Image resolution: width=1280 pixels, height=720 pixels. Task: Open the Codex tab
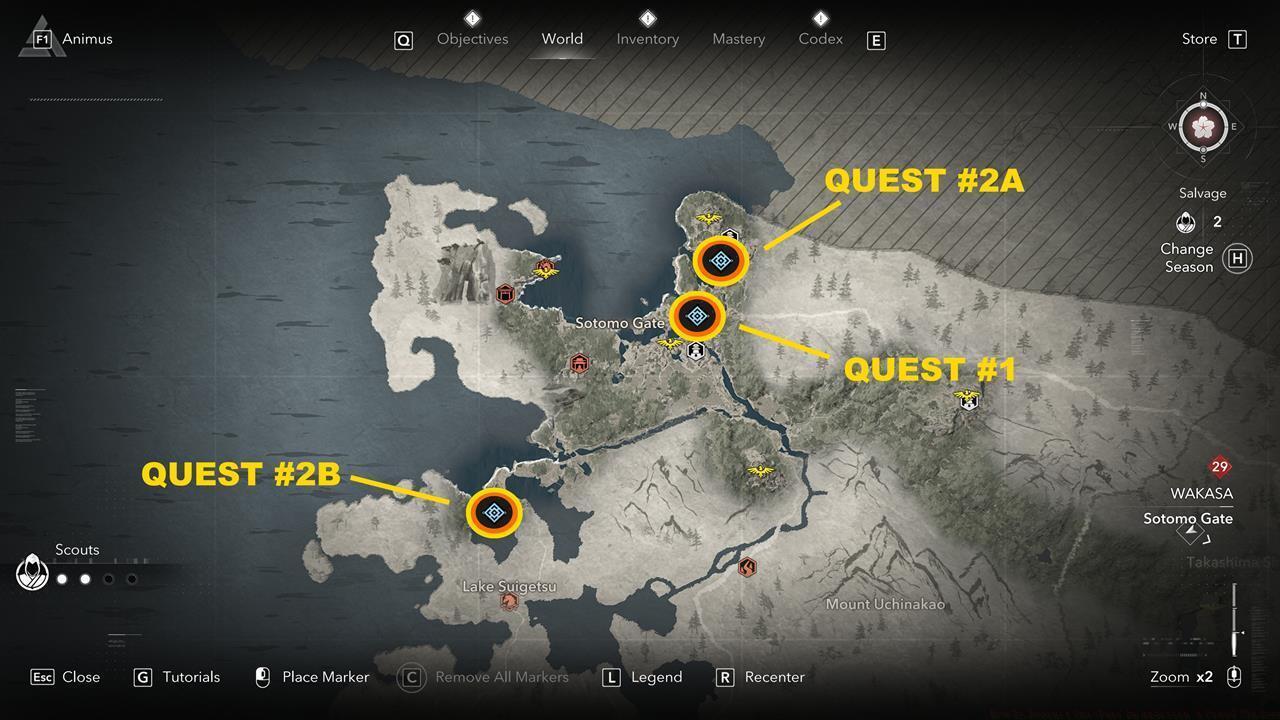pos(820,39)
